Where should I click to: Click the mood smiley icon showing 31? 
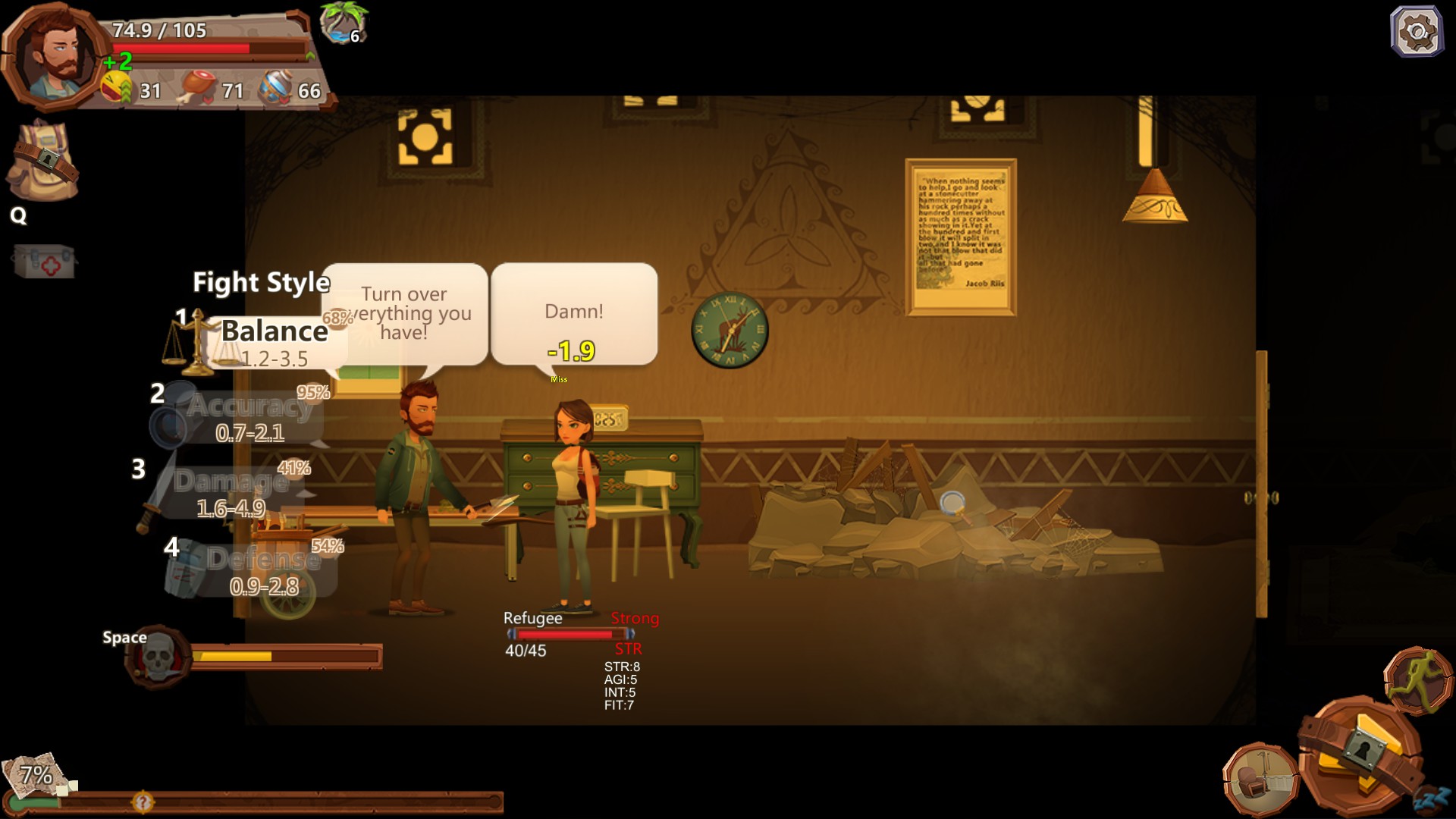(114, 85)
